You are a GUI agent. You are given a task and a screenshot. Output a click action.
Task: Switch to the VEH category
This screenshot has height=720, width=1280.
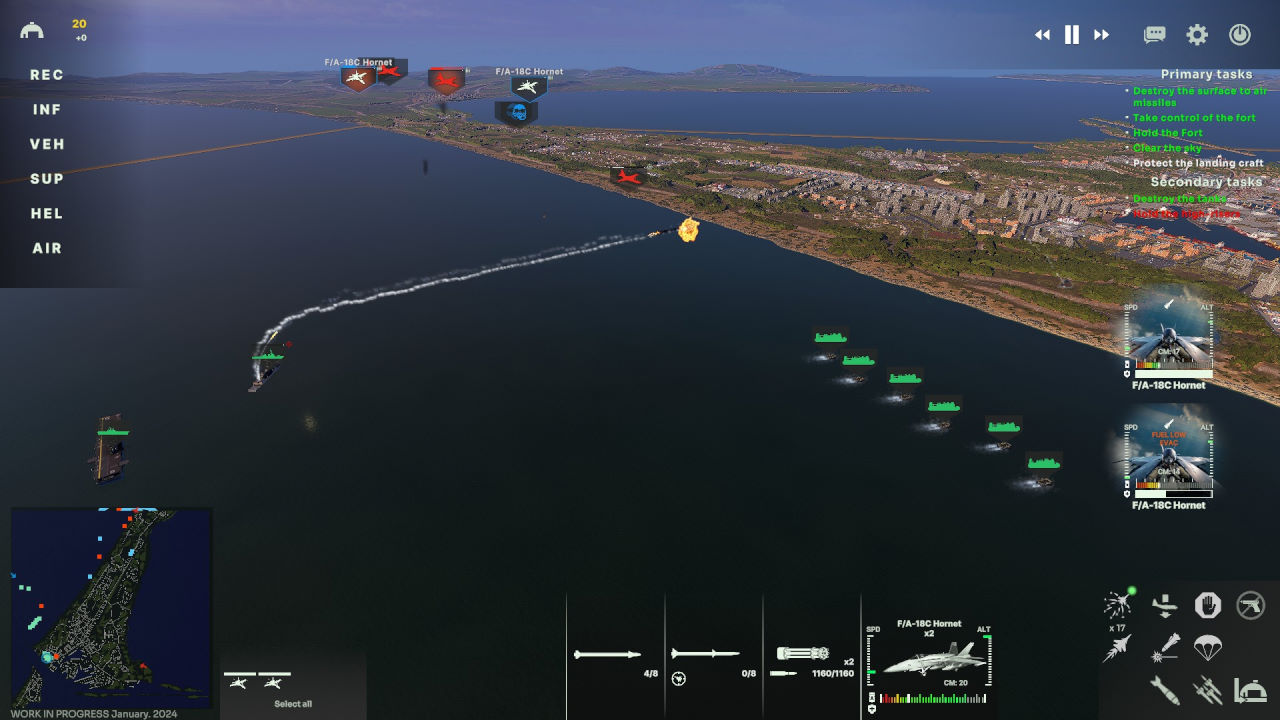pyautogui.click(x=47, y=144)
